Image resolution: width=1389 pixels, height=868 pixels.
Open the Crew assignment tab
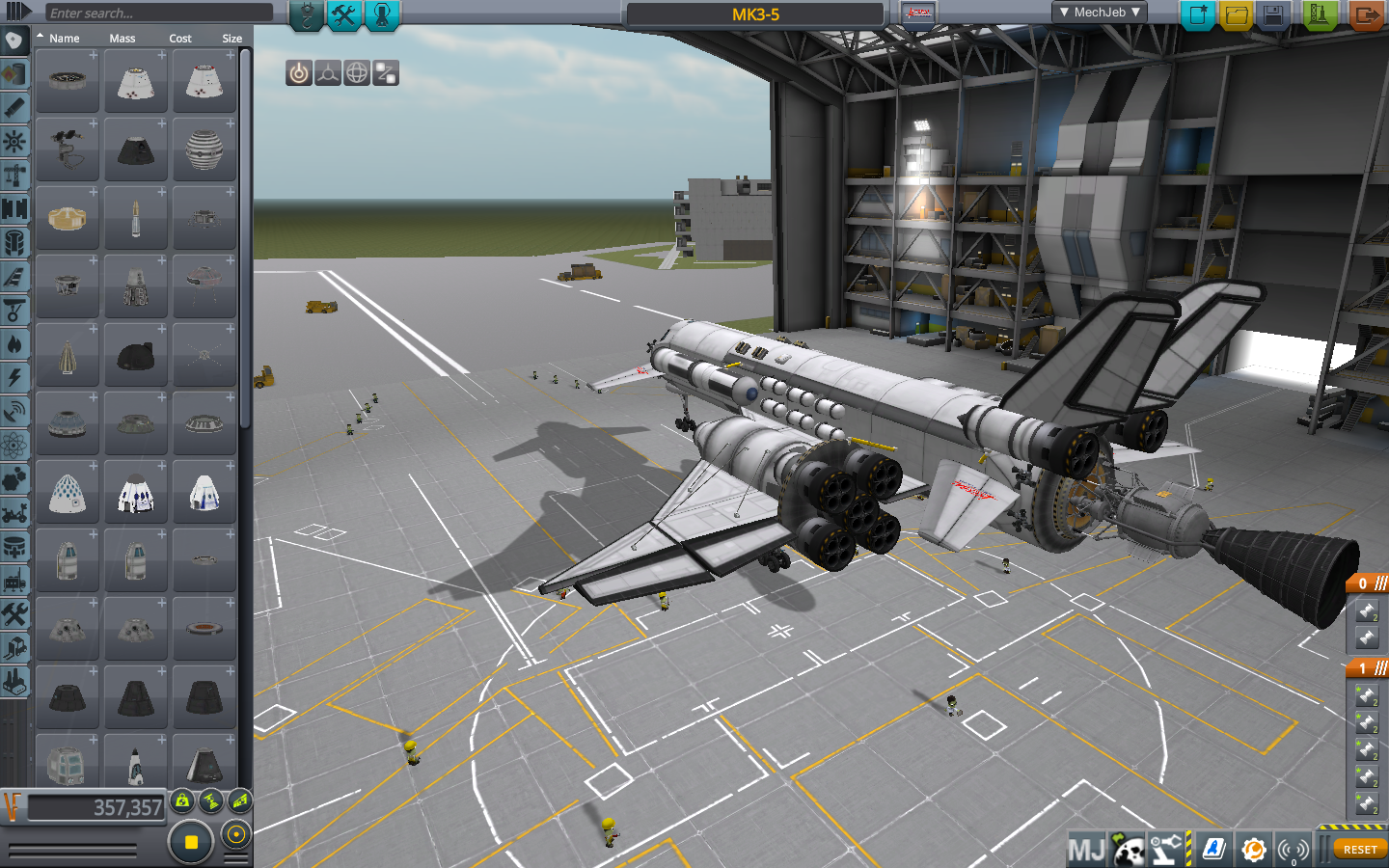point(382,14)
